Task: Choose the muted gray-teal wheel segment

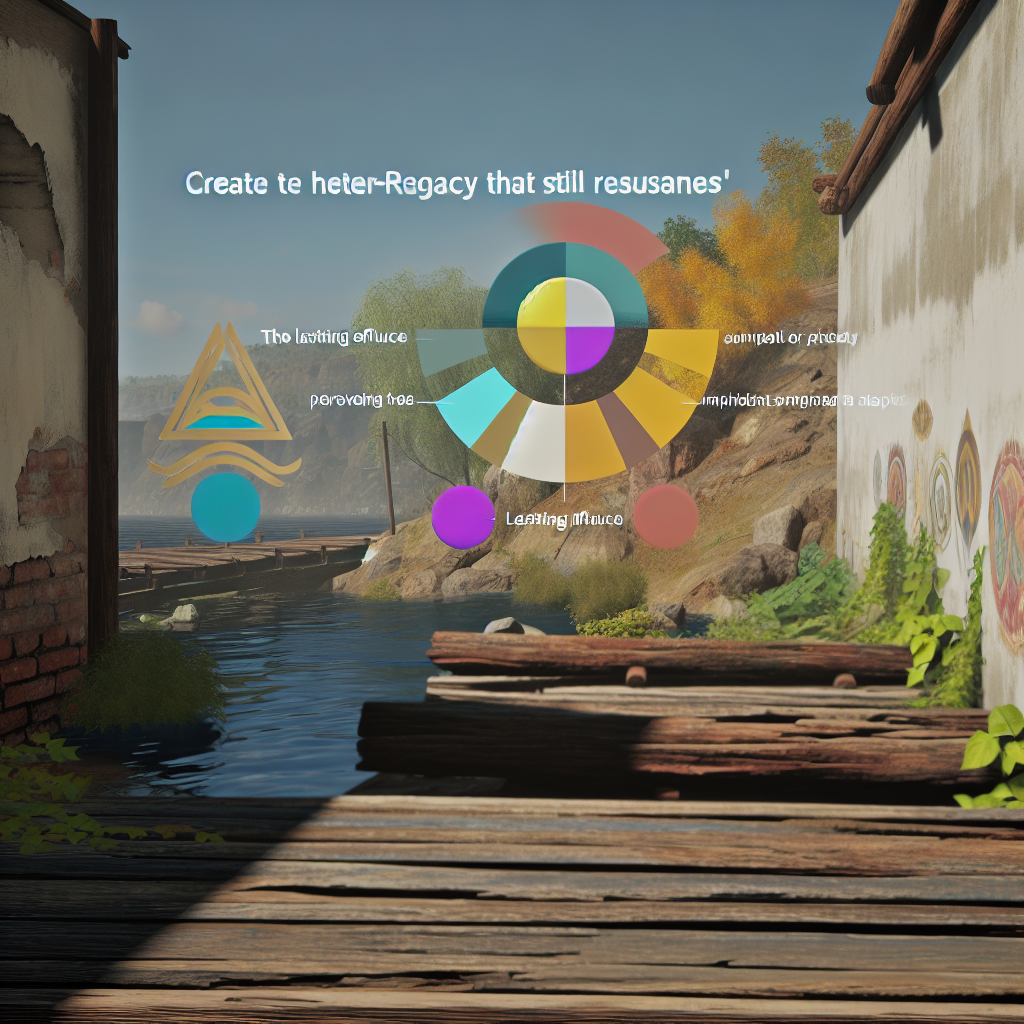Action: tap(450, 348)
